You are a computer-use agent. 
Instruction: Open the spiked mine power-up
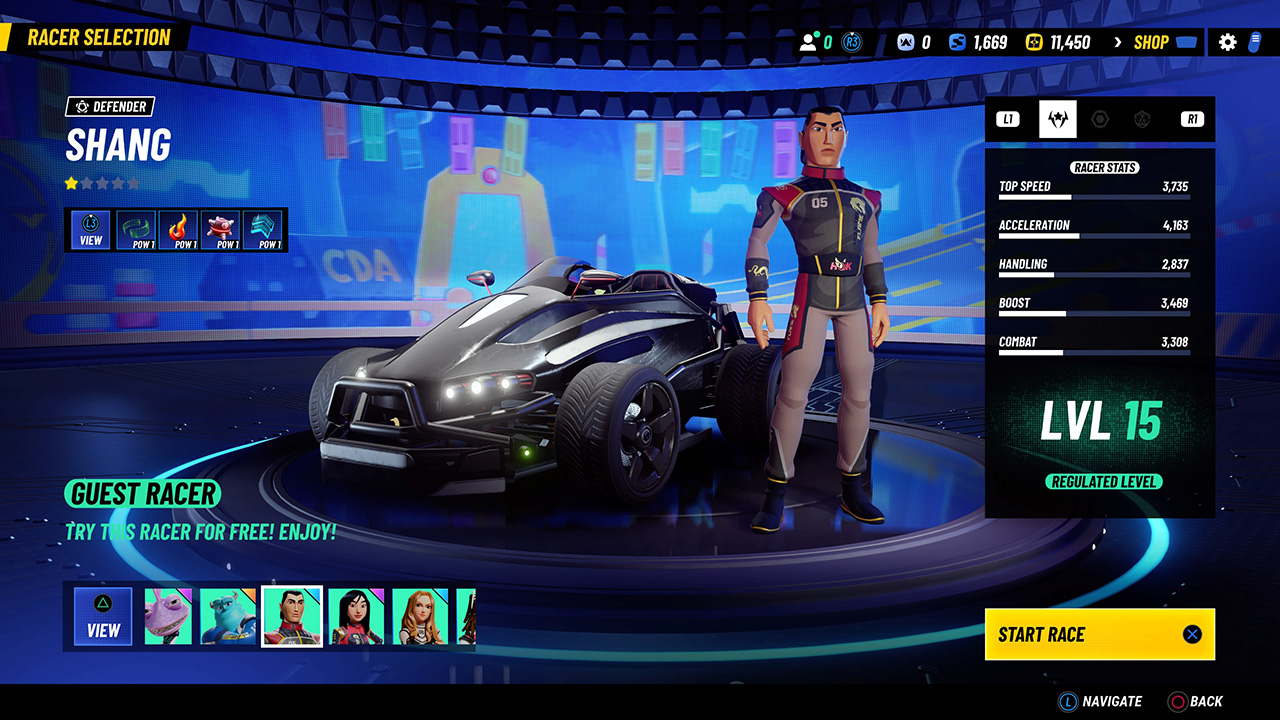point(221,229)
